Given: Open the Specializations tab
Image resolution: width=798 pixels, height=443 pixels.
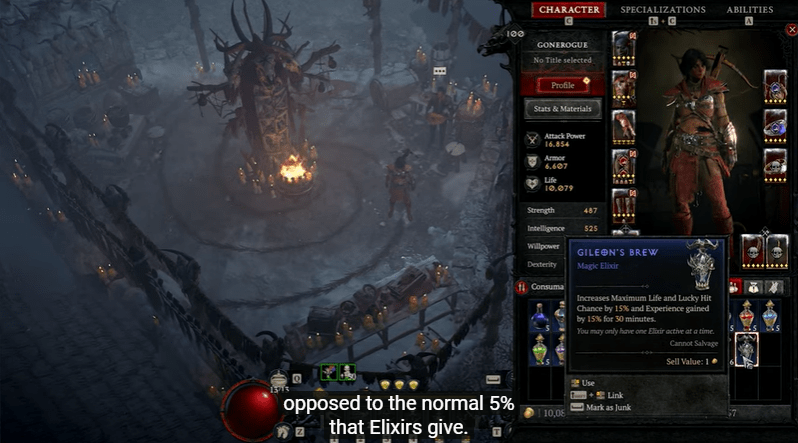Looking at the screenshot, I should [662, 10].
